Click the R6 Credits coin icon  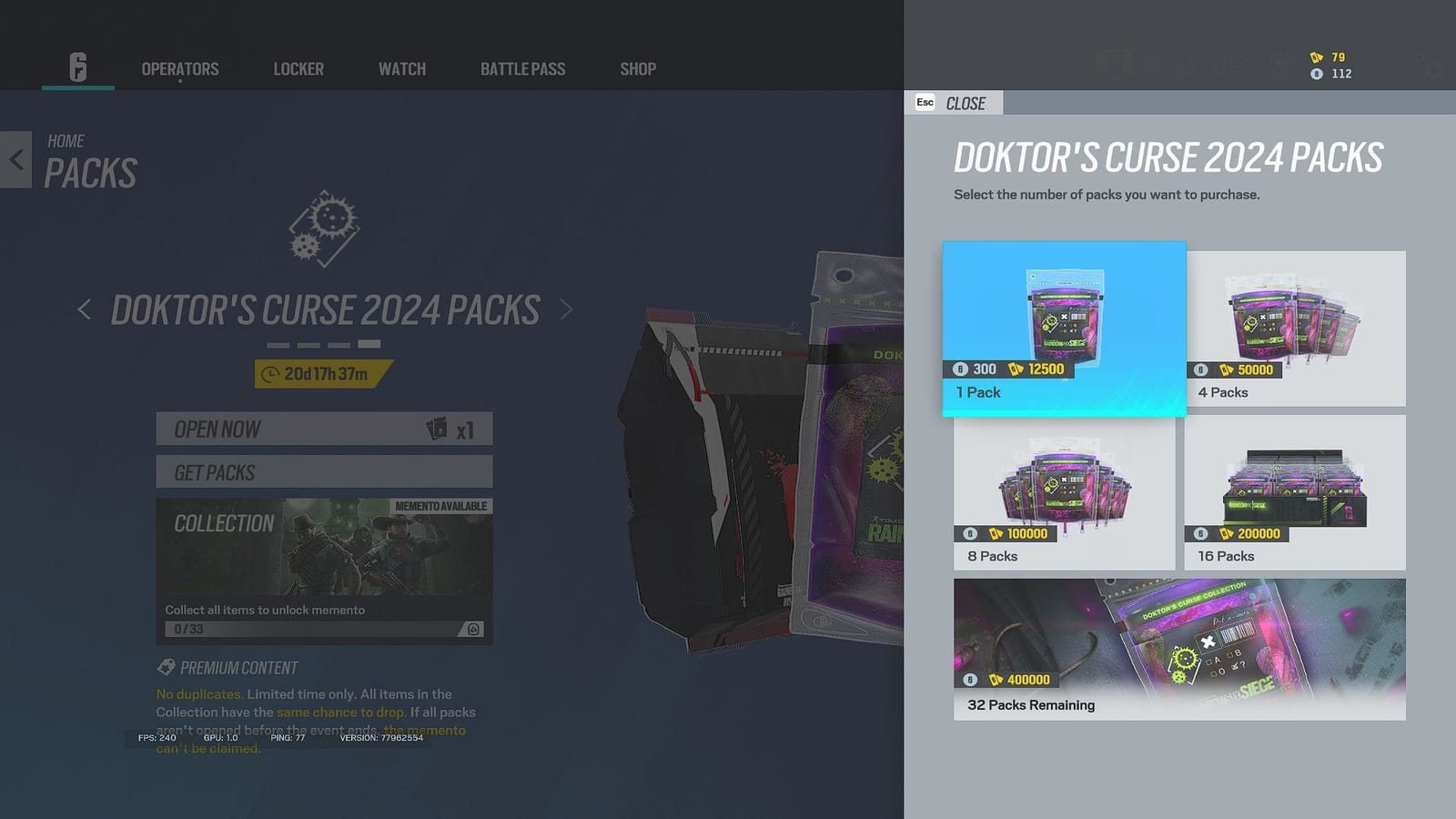click(x=1317, y=74)
